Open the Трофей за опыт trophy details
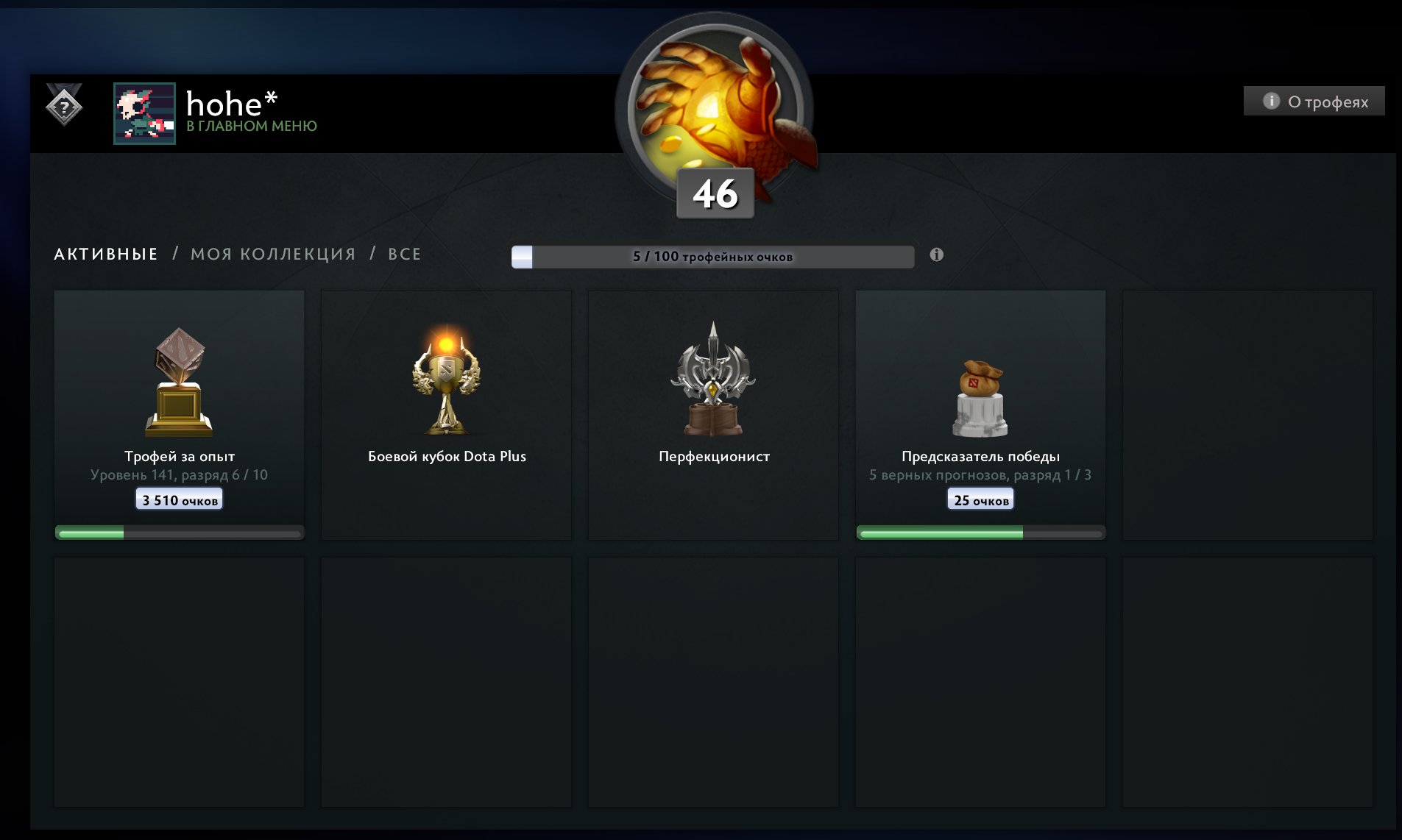1402x840 pixels. (x=179, y=390)
